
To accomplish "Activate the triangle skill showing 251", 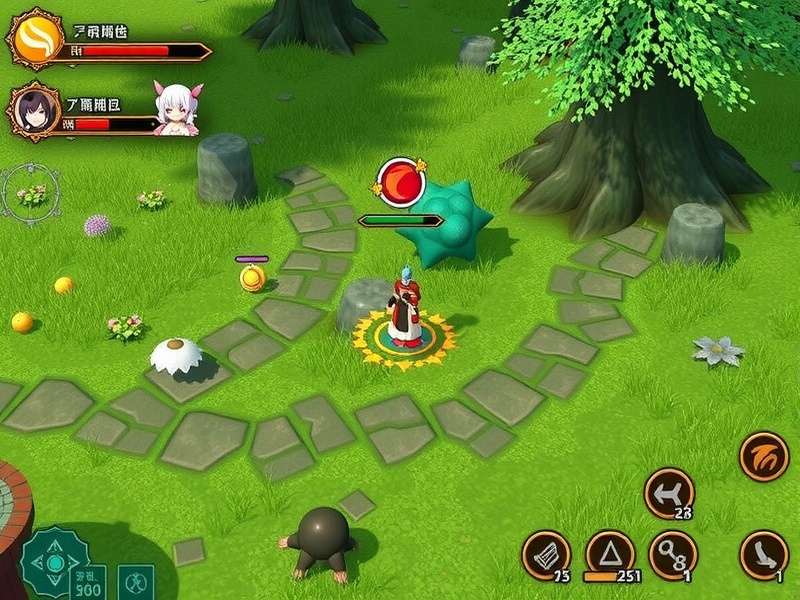I will [608, 553].
